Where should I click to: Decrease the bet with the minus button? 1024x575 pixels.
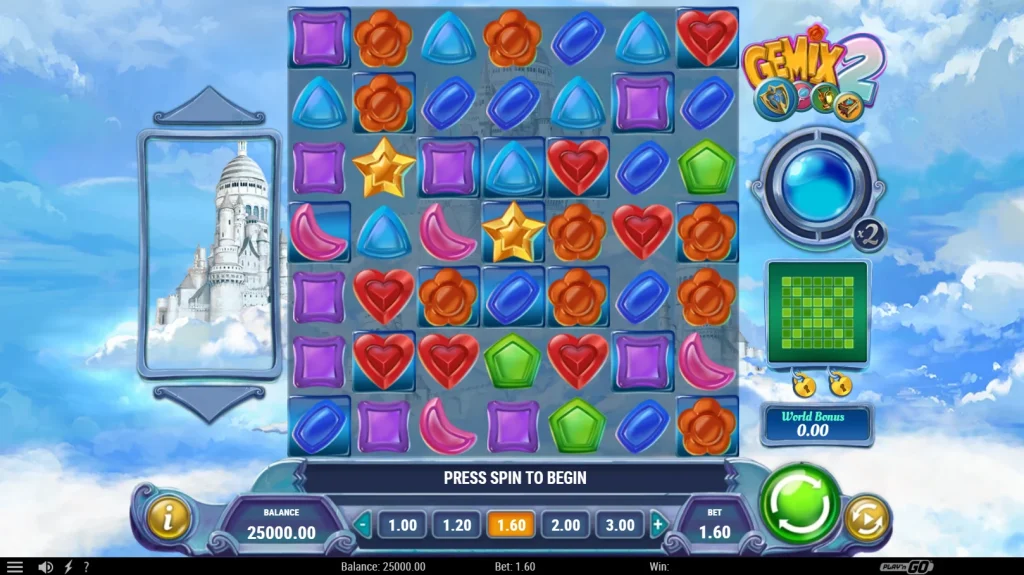[x=363, y=525]
